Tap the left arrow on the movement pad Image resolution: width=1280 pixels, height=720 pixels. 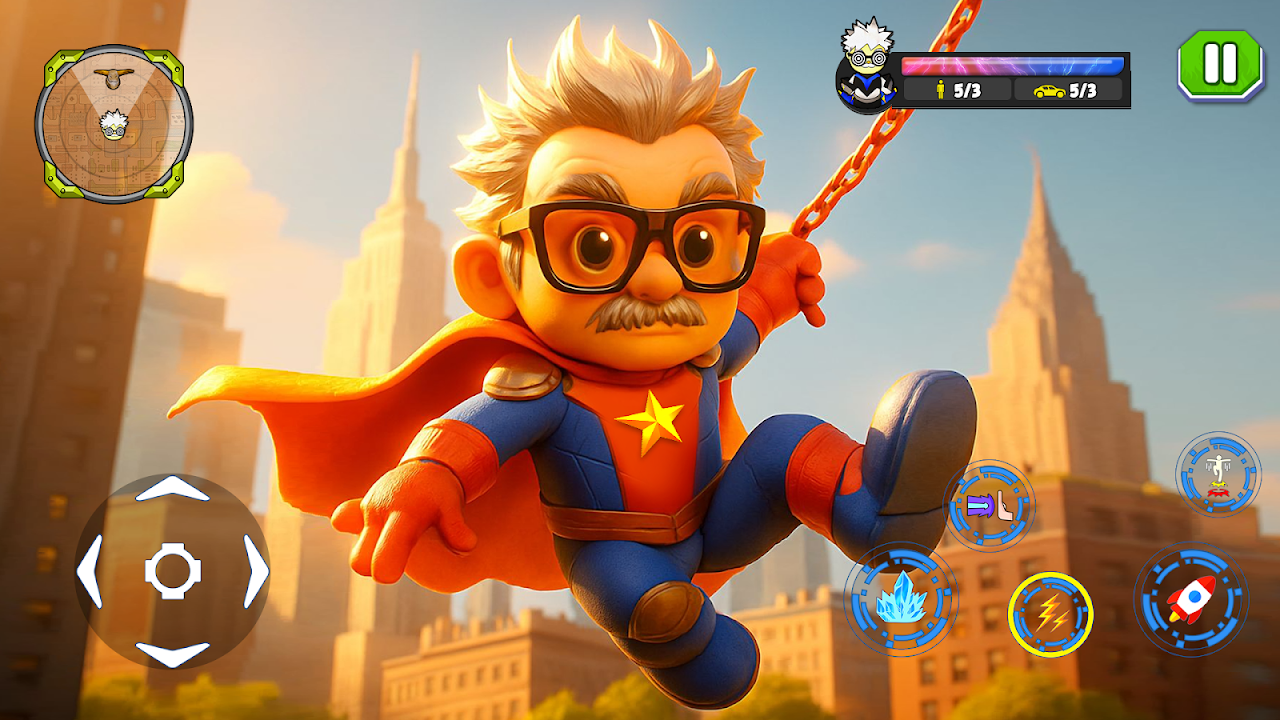pyautogui.click(x=90, y=572)
